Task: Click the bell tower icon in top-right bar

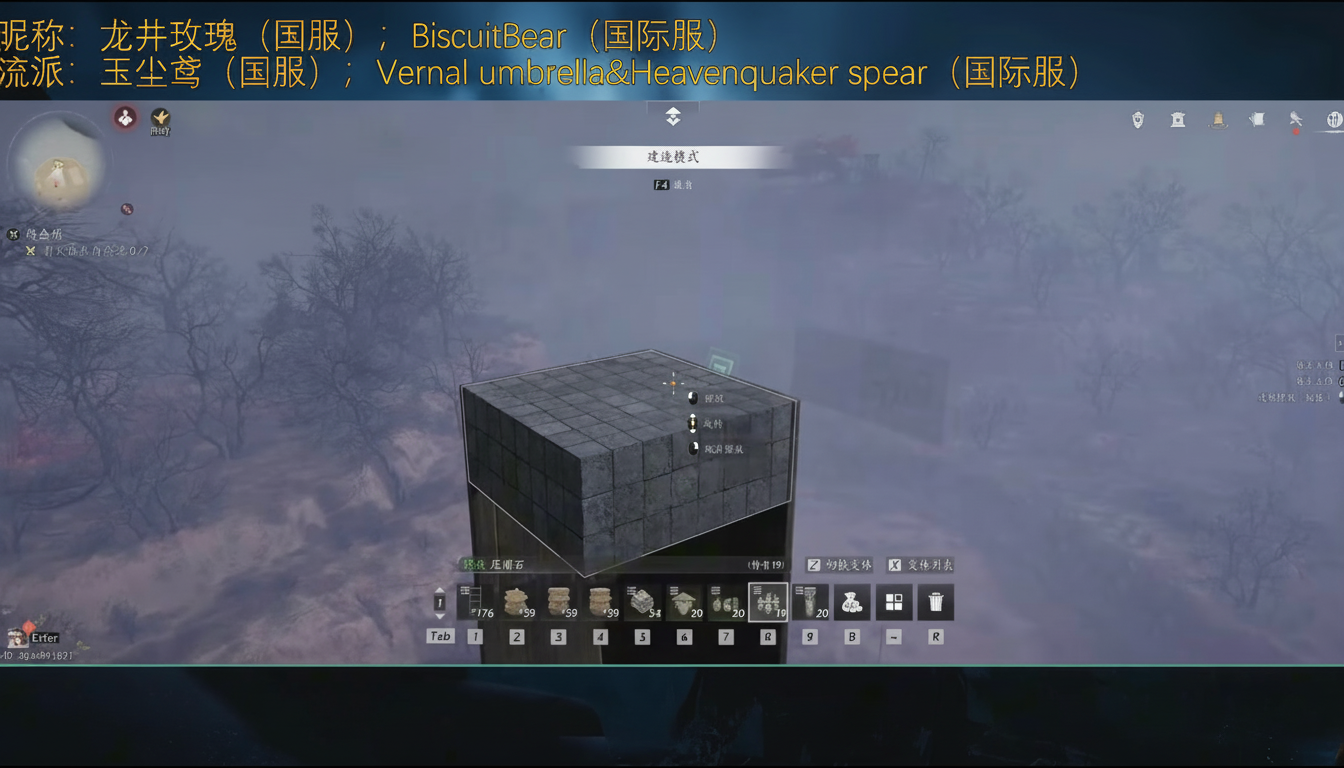Action: (x=1218, y=119)
